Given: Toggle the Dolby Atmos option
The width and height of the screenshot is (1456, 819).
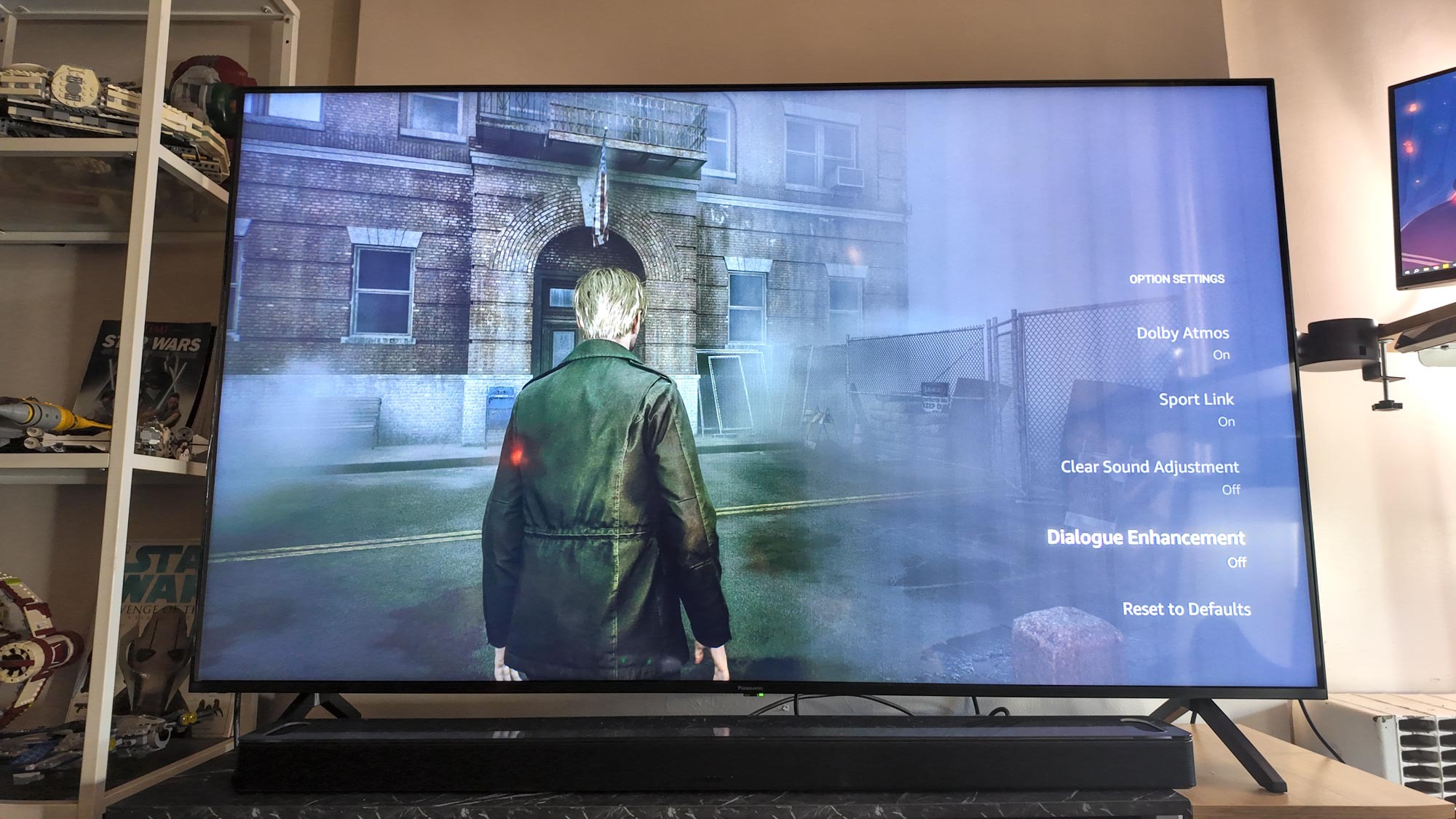Looking at the screenshot, I should (1182, 333).
